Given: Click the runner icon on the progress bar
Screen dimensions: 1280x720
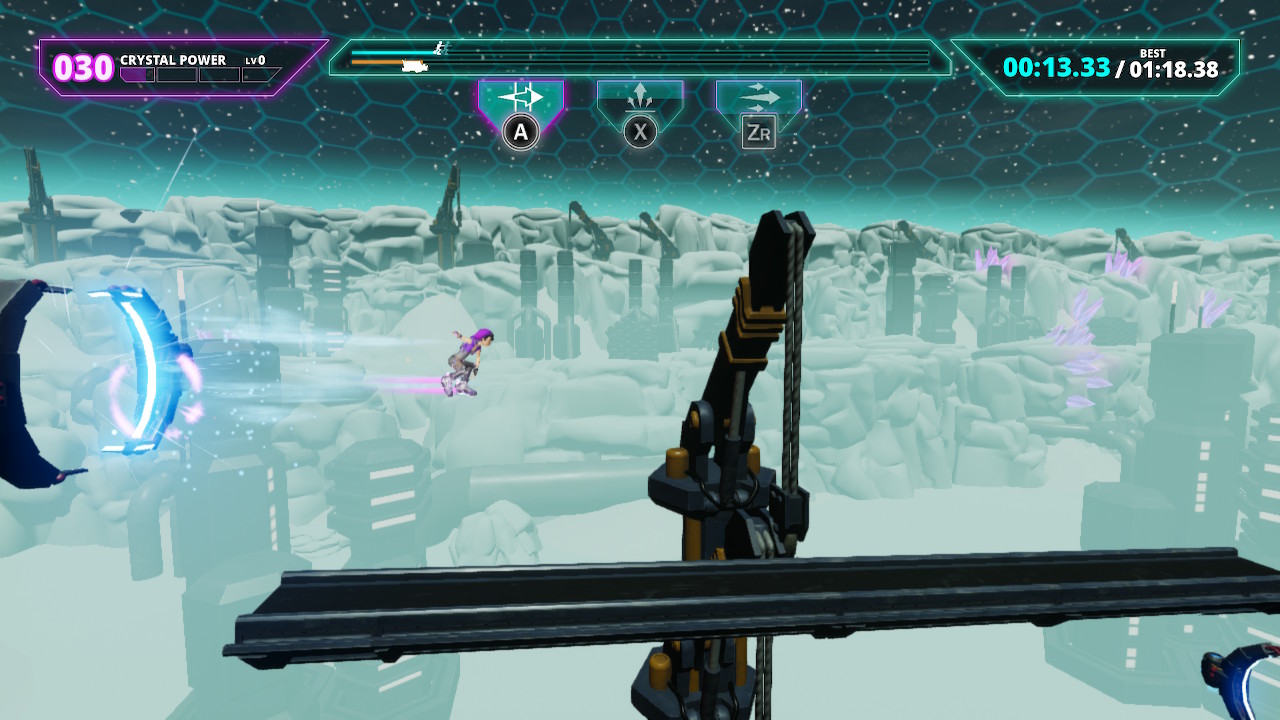Looking at the screenshot, I should click(439, 47).
